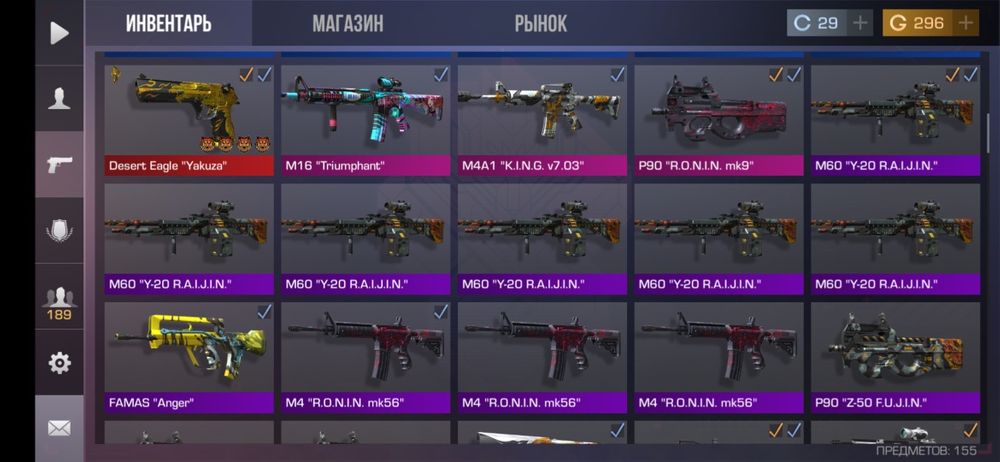Screen dimensions: 1000x462
Task: Buy more gold using the plus button
Action: coord(965,23)
